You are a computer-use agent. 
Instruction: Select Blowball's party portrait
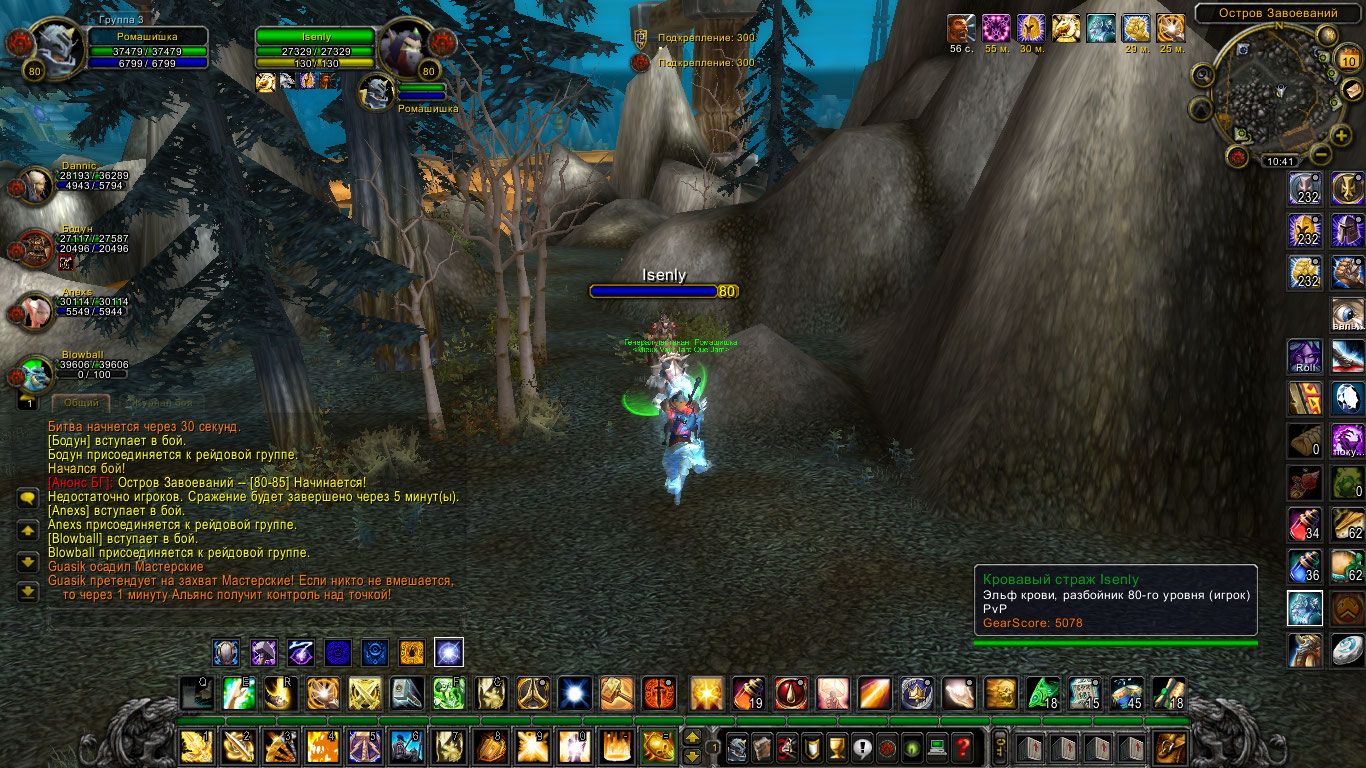(x=38, y=374)
